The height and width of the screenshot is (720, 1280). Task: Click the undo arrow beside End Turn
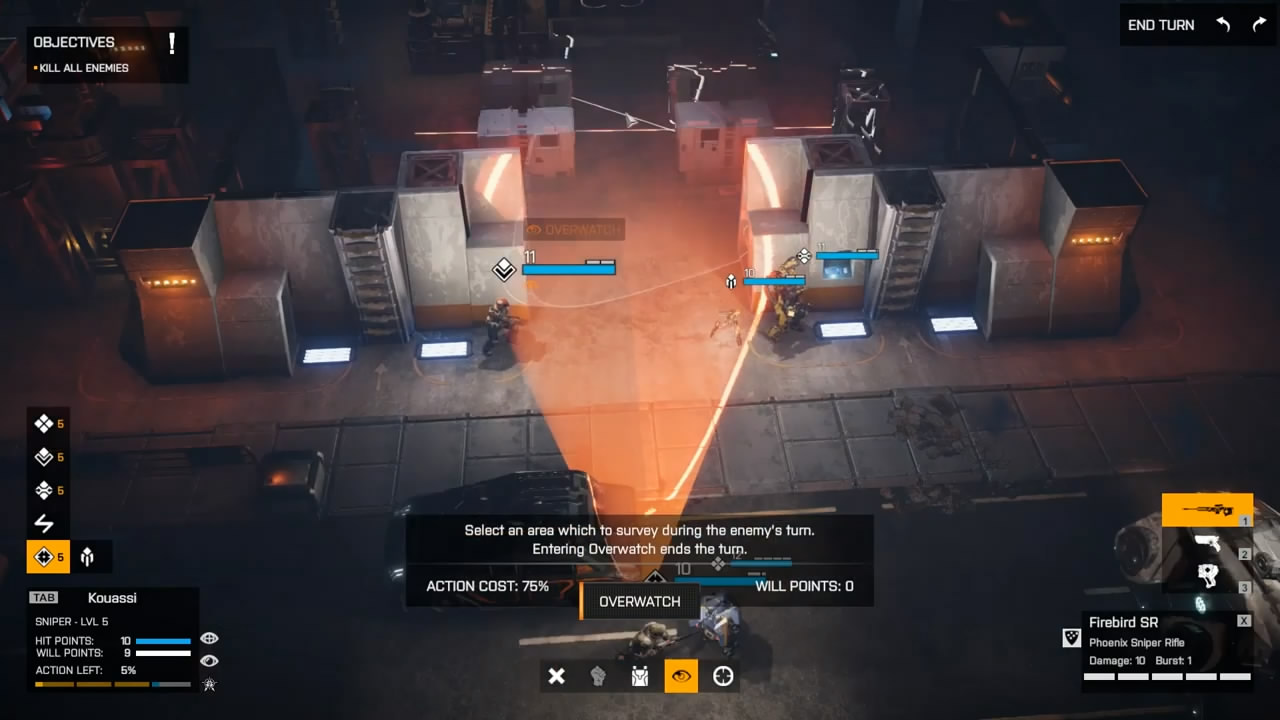click(1223, 25)
